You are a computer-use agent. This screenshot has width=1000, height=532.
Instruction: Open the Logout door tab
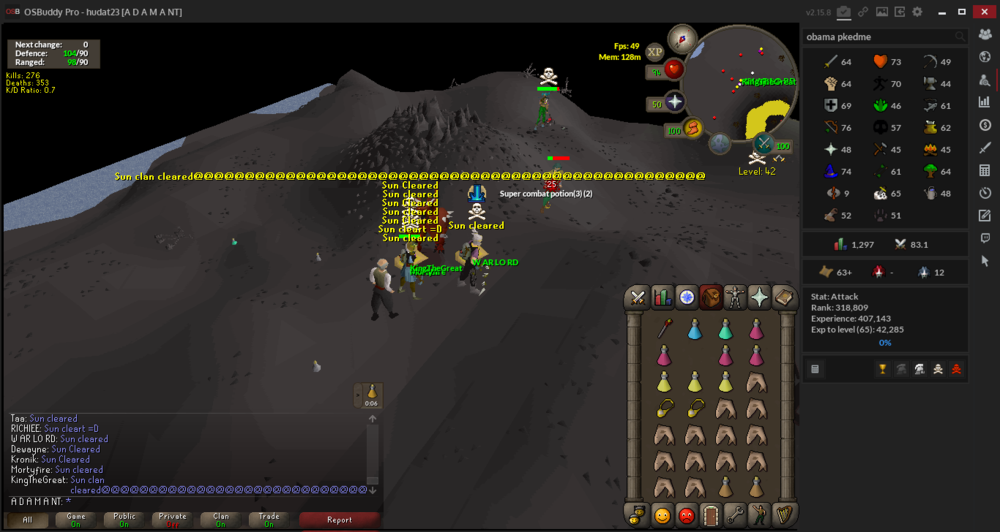[x=711, y=515]
